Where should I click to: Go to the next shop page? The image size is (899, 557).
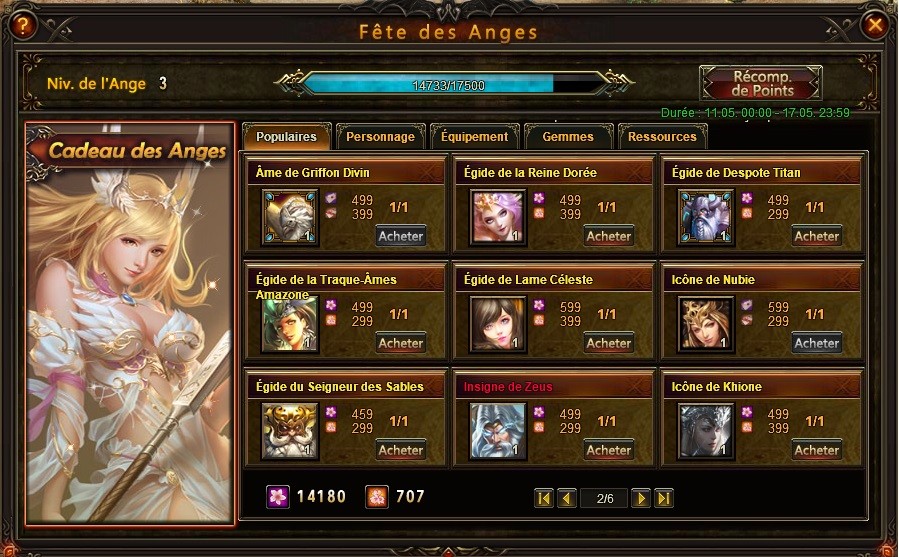(641, 498)
